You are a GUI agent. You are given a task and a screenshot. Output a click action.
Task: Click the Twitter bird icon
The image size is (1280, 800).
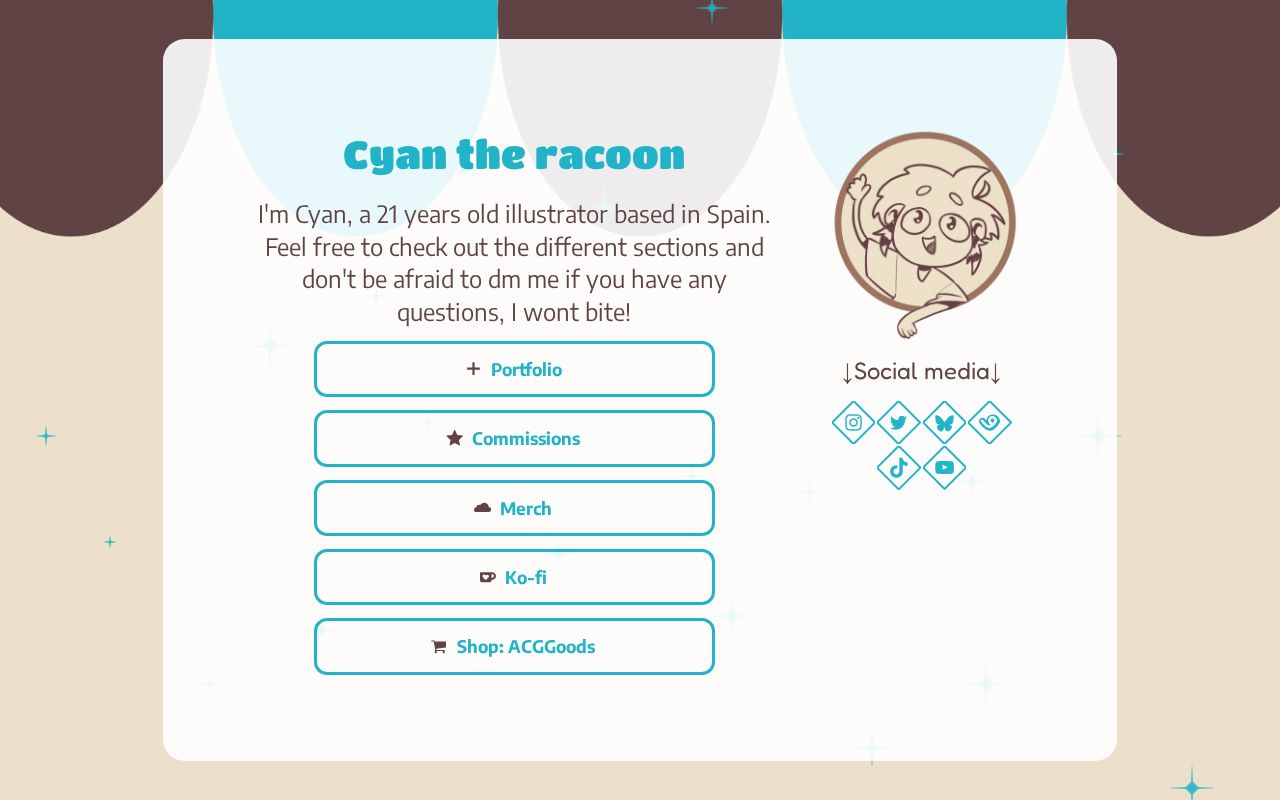click(x=898, y=422)
